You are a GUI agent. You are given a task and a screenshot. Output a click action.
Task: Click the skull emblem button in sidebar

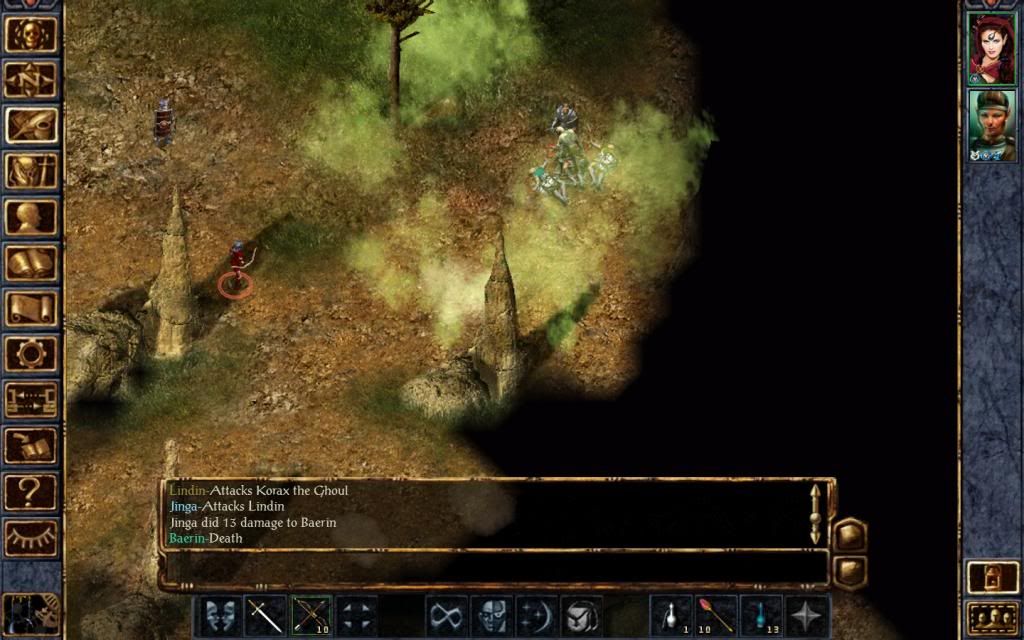(x=31, y=34)
